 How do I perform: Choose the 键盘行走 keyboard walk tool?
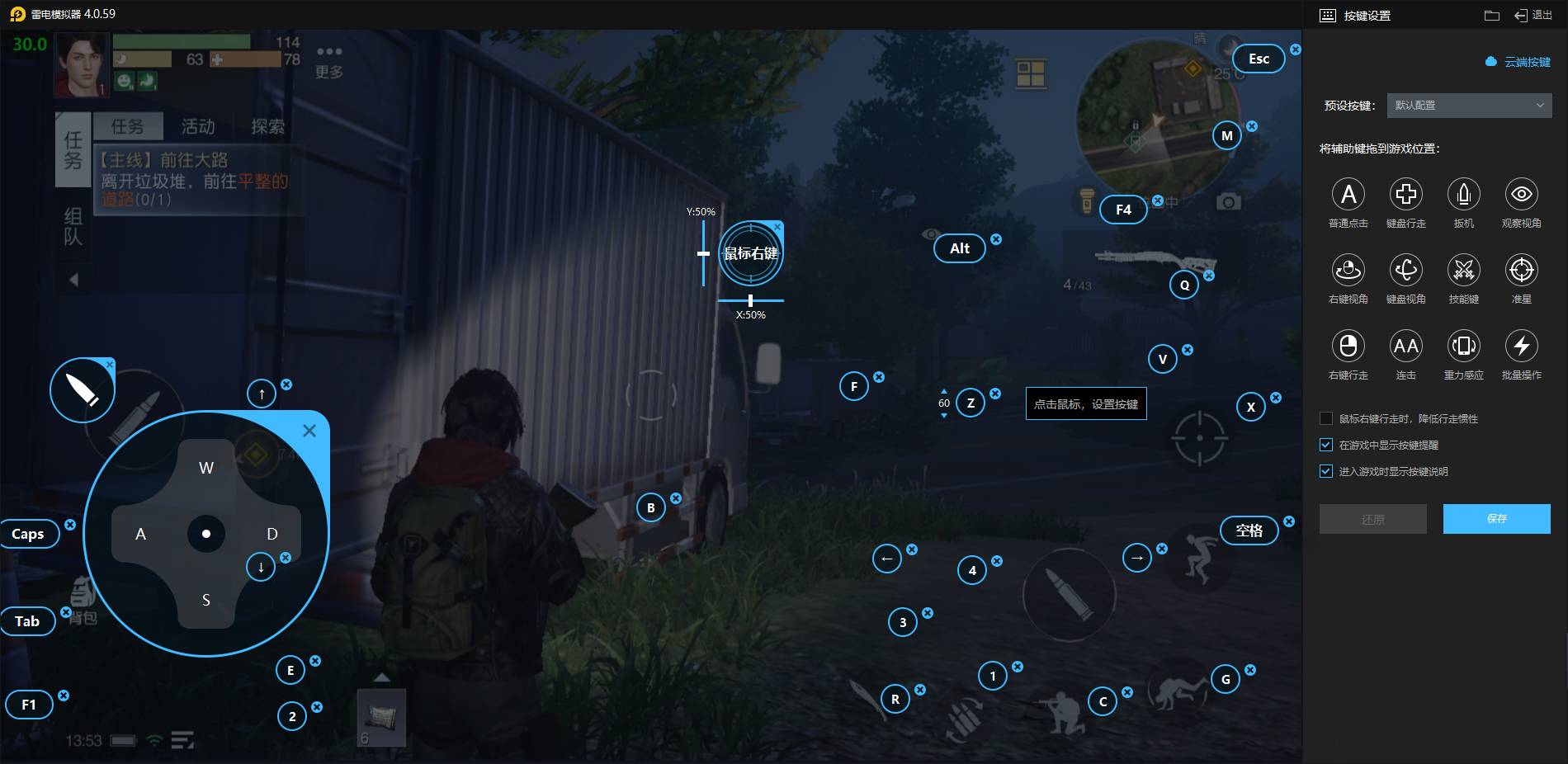coord(1406,195)
